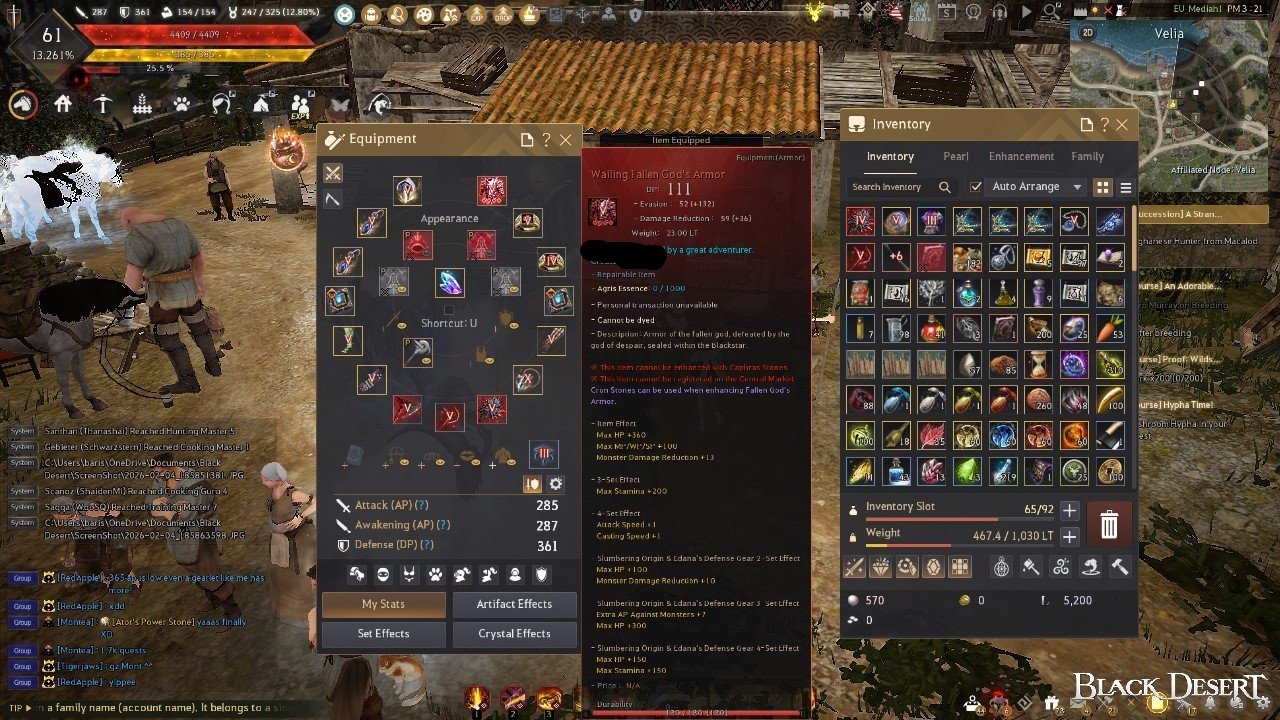Open the Auto Arrange dropdown arrow
Screen dimensions: 1280x720
coord(1077,187)
